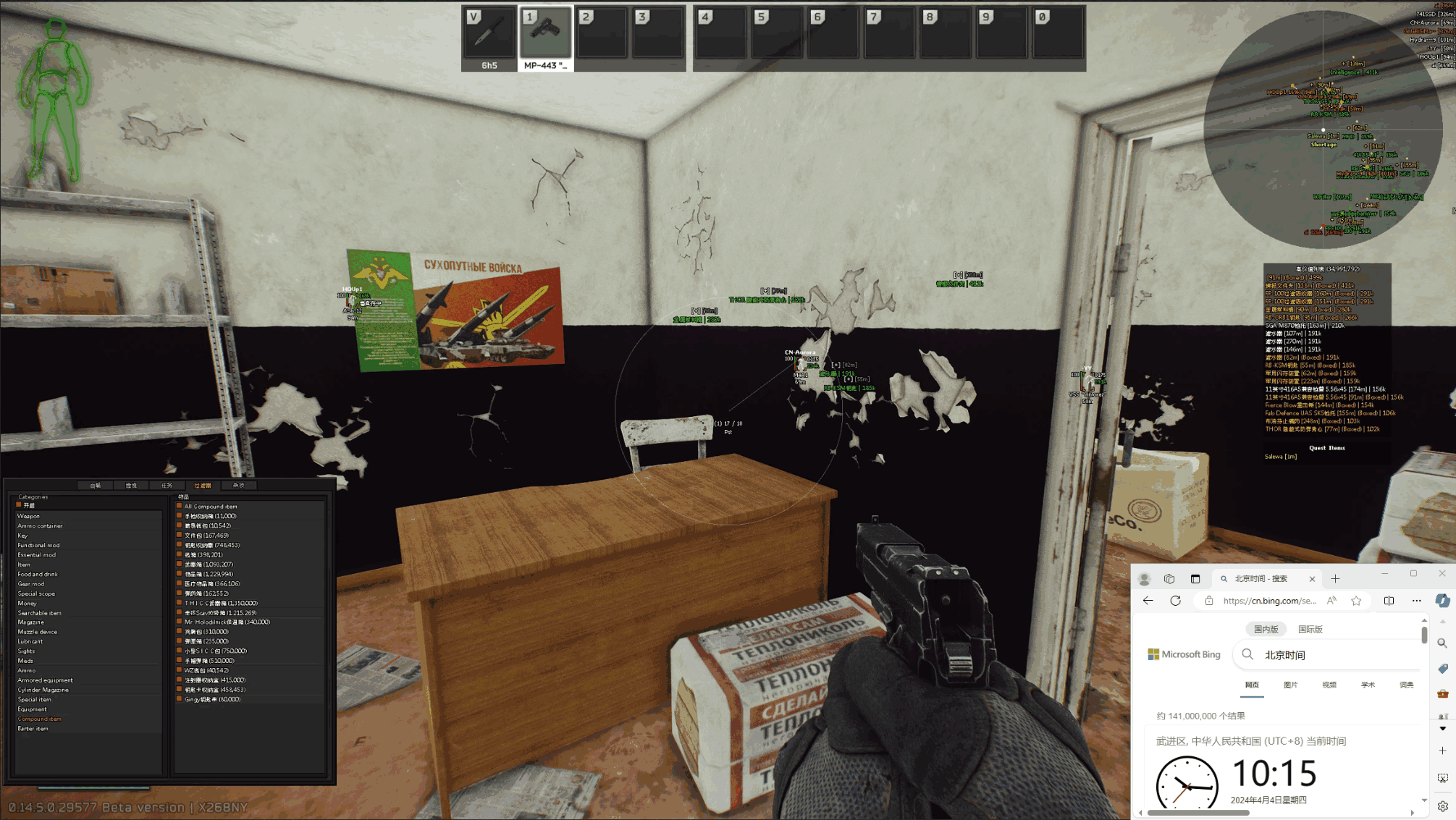Click the shopping tag icon in Edge sidebar
Image resolution: width=1456 pixels, height=820 pixels.
coord(1441,668)
